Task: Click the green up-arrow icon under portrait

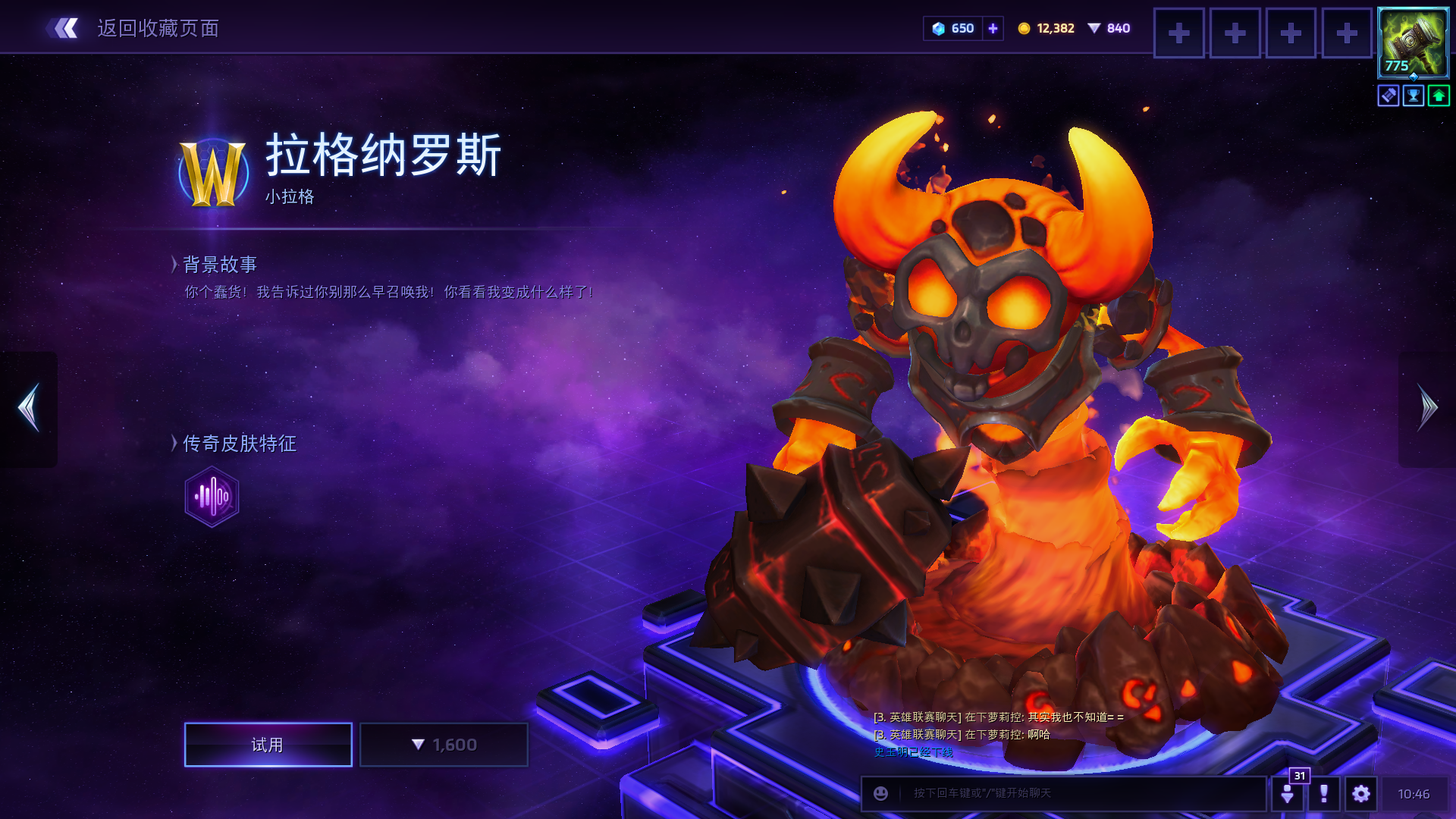Action: point(1439,96)
